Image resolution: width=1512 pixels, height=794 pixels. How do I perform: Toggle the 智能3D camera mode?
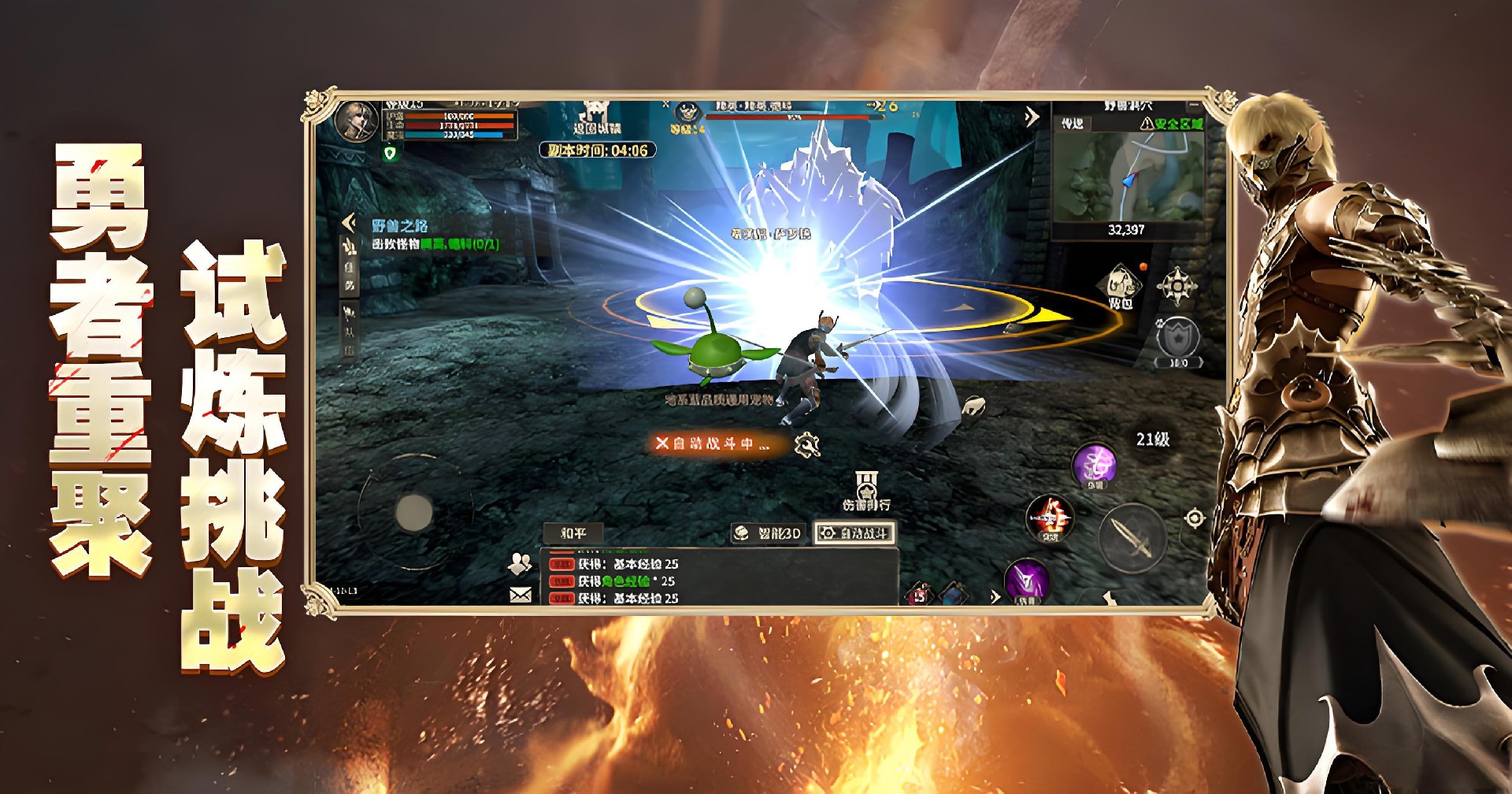click(x=769, y=533)
